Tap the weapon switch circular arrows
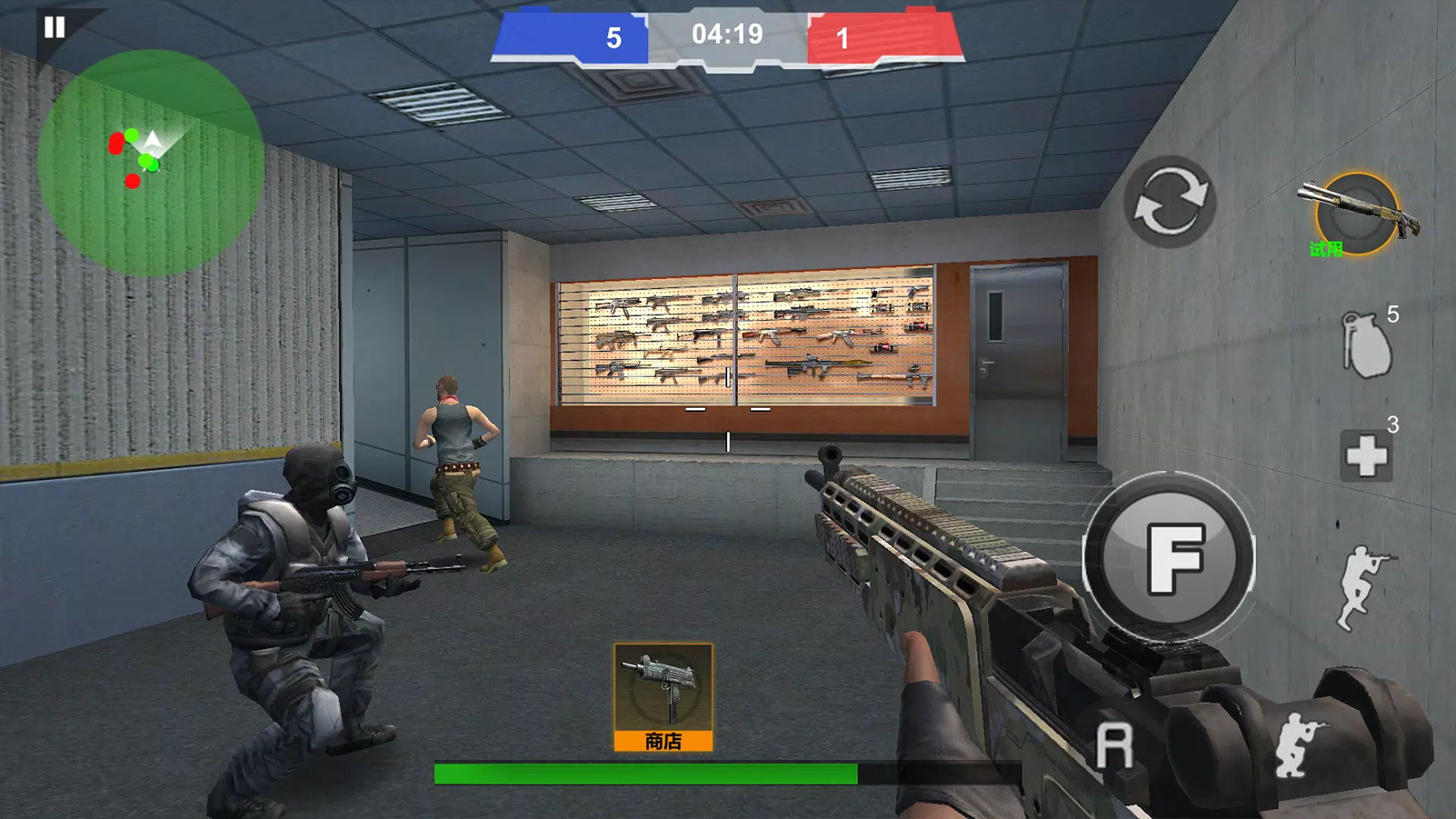1456x819 pixels. [x=1169, y=202]
